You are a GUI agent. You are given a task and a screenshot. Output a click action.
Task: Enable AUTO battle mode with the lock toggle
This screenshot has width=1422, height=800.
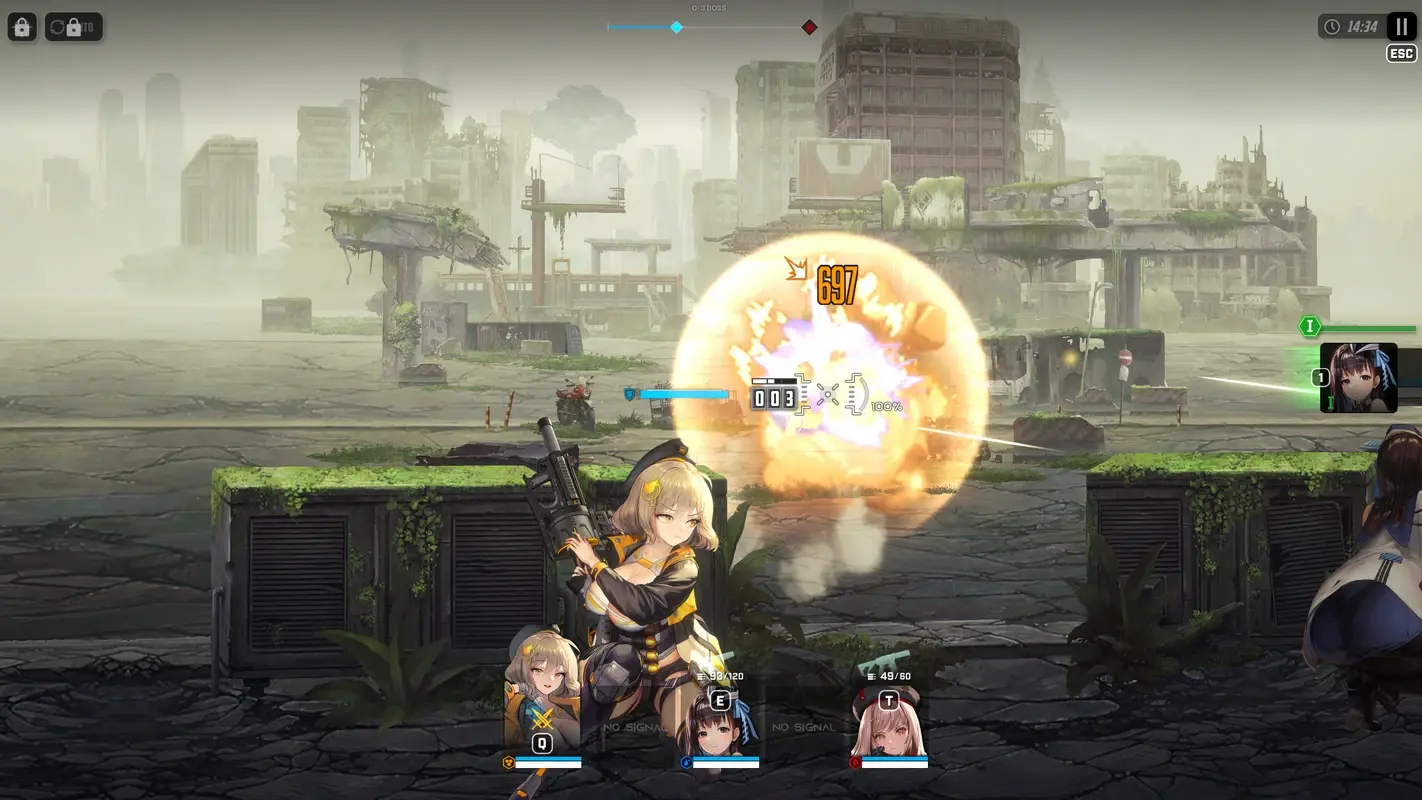click(74, 27)
